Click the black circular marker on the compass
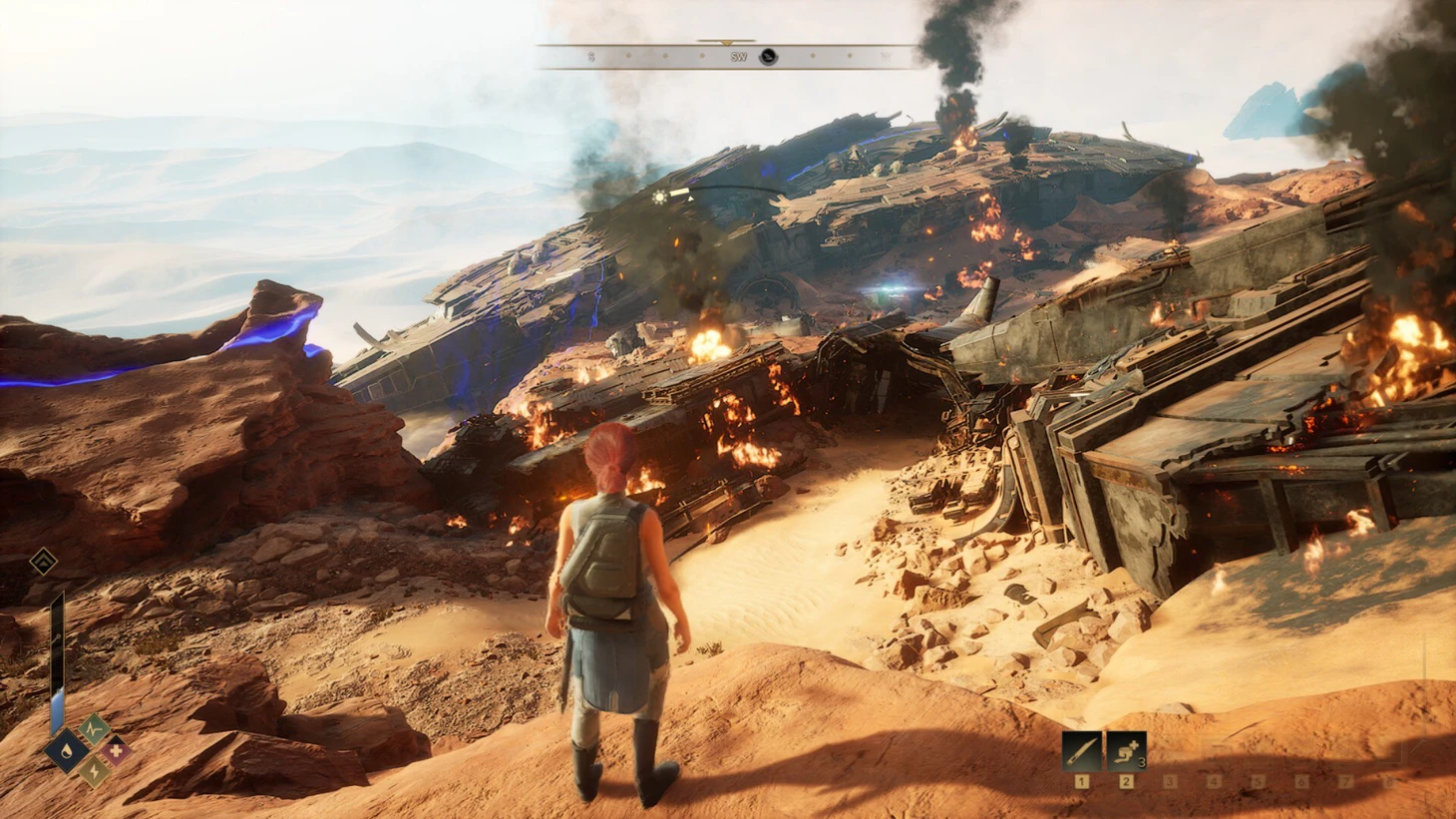The image size is (1456, 819). (x=768, y=57)
